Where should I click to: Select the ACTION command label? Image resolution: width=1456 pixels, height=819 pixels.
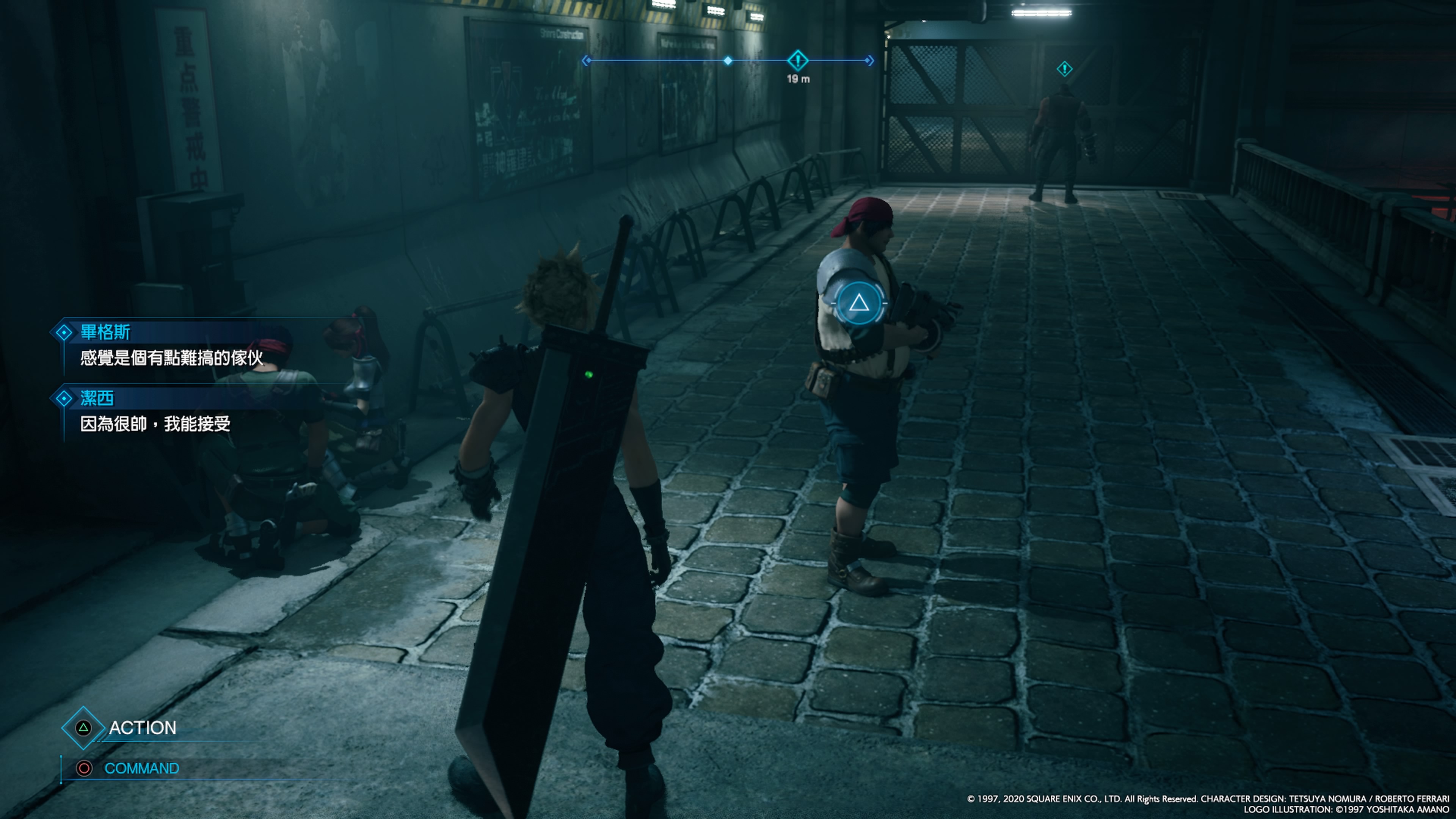pyautogui.click(x=142, y=728)
